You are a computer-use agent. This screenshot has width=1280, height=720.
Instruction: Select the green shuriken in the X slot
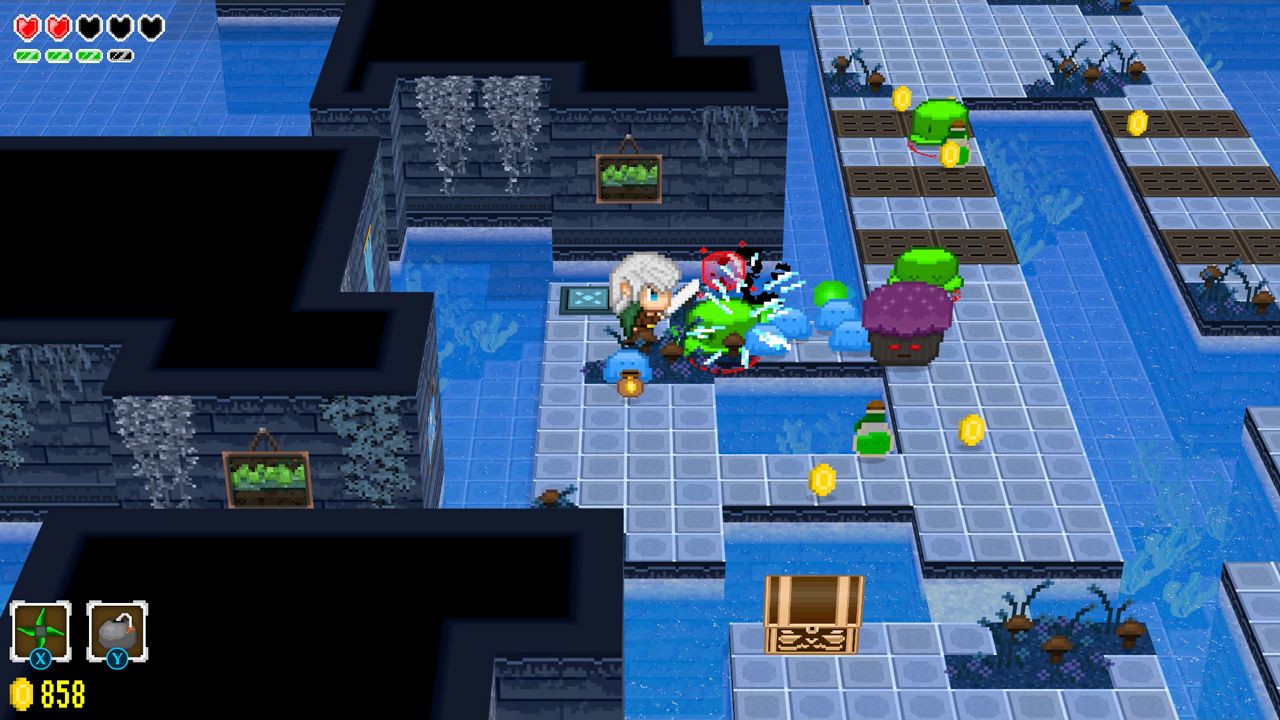click(x=40, y=631)
